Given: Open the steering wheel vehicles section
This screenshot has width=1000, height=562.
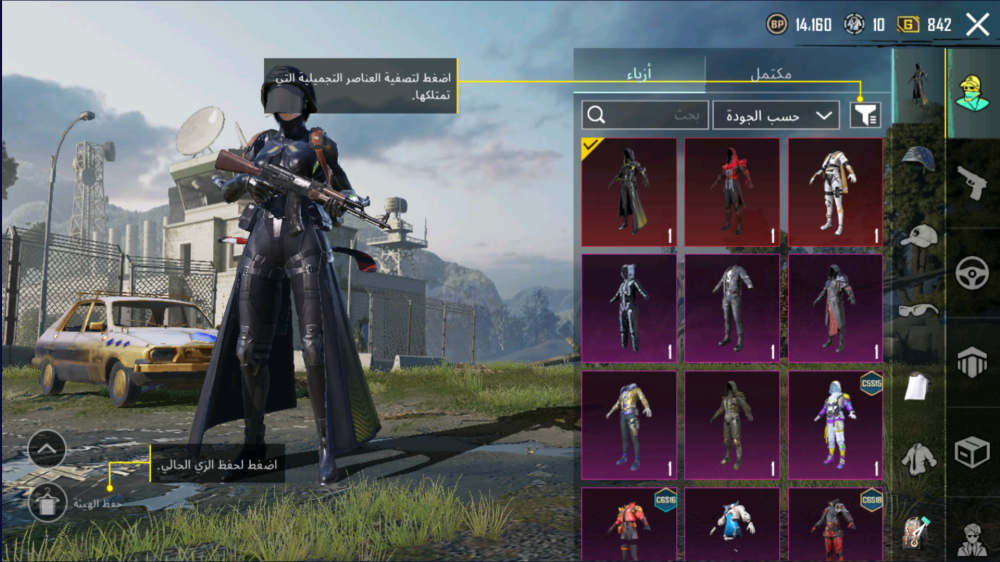Looking at the screenshot, I should [972, 273].
